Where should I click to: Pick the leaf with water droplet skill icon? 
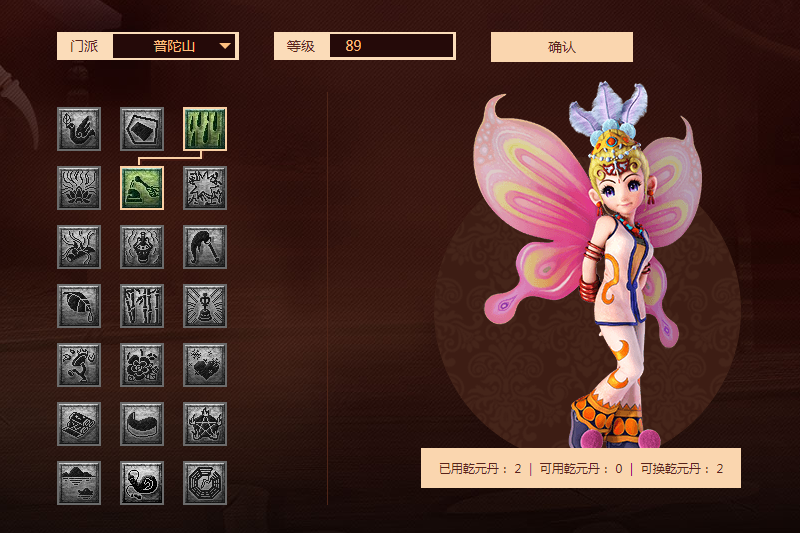[x=79, y=306]
